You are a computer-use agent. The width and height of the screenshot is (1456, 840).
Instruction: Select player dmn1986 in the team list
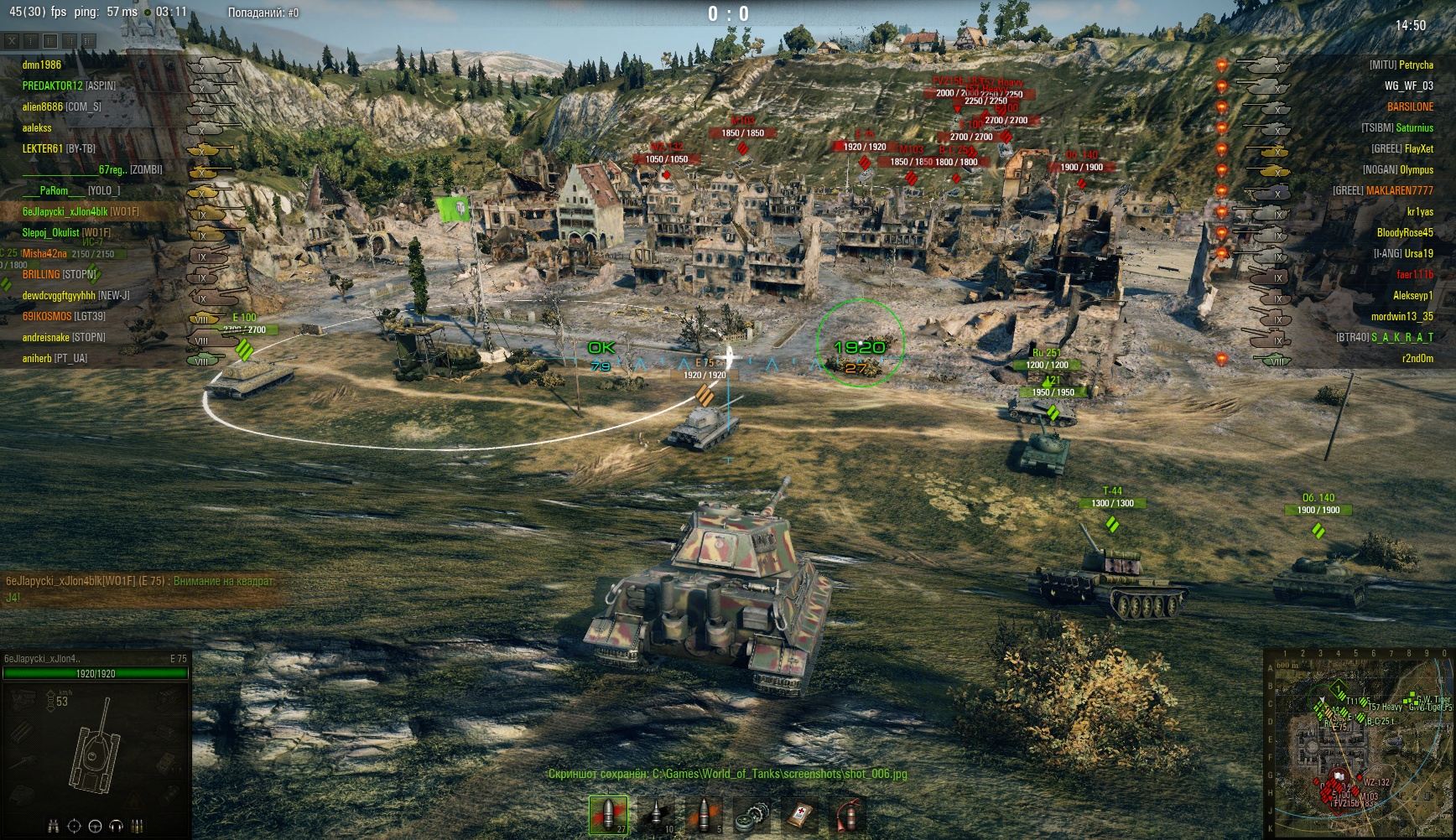pyautogui.click(x=42, y=65)
